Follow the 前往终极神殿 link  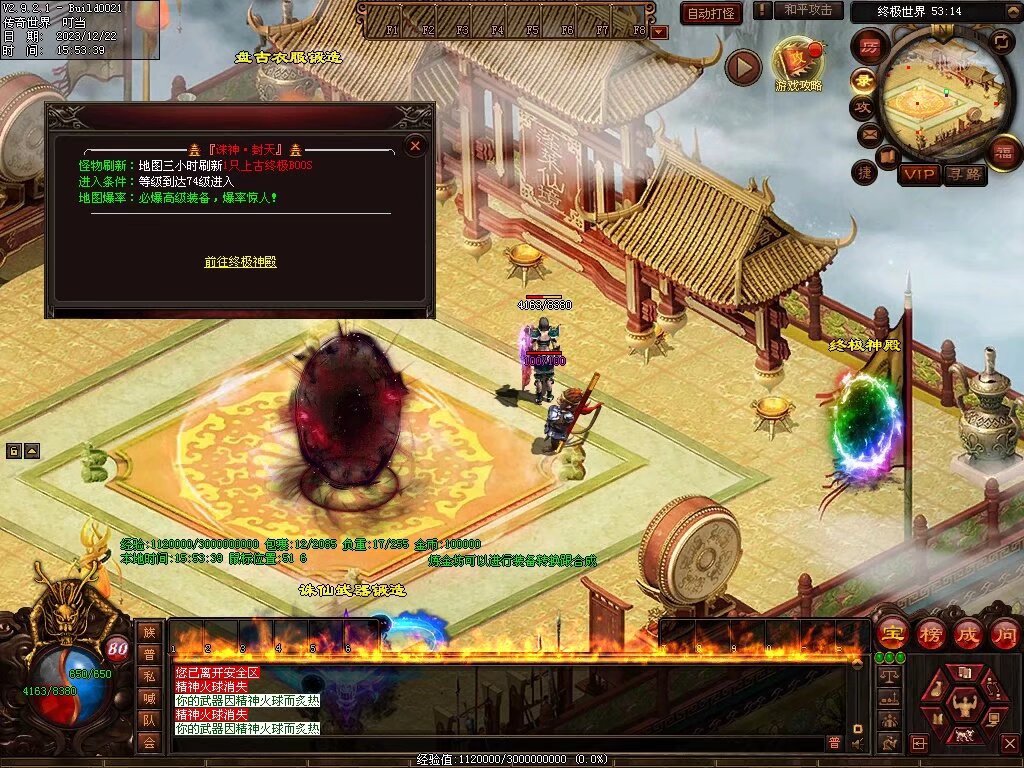click(x=240, y=262)
